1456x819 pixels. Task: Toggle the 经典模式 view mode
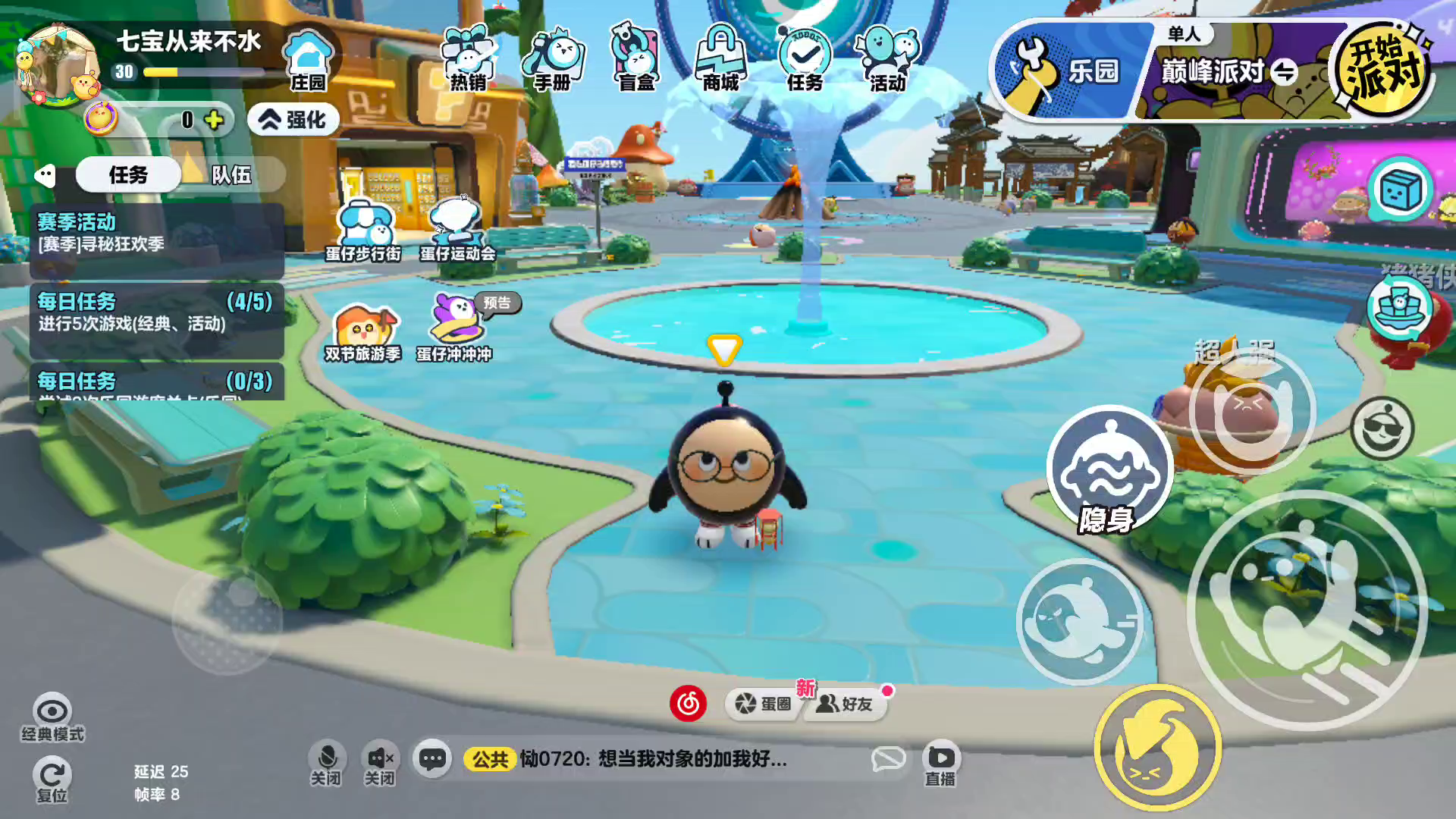point(52,717)
